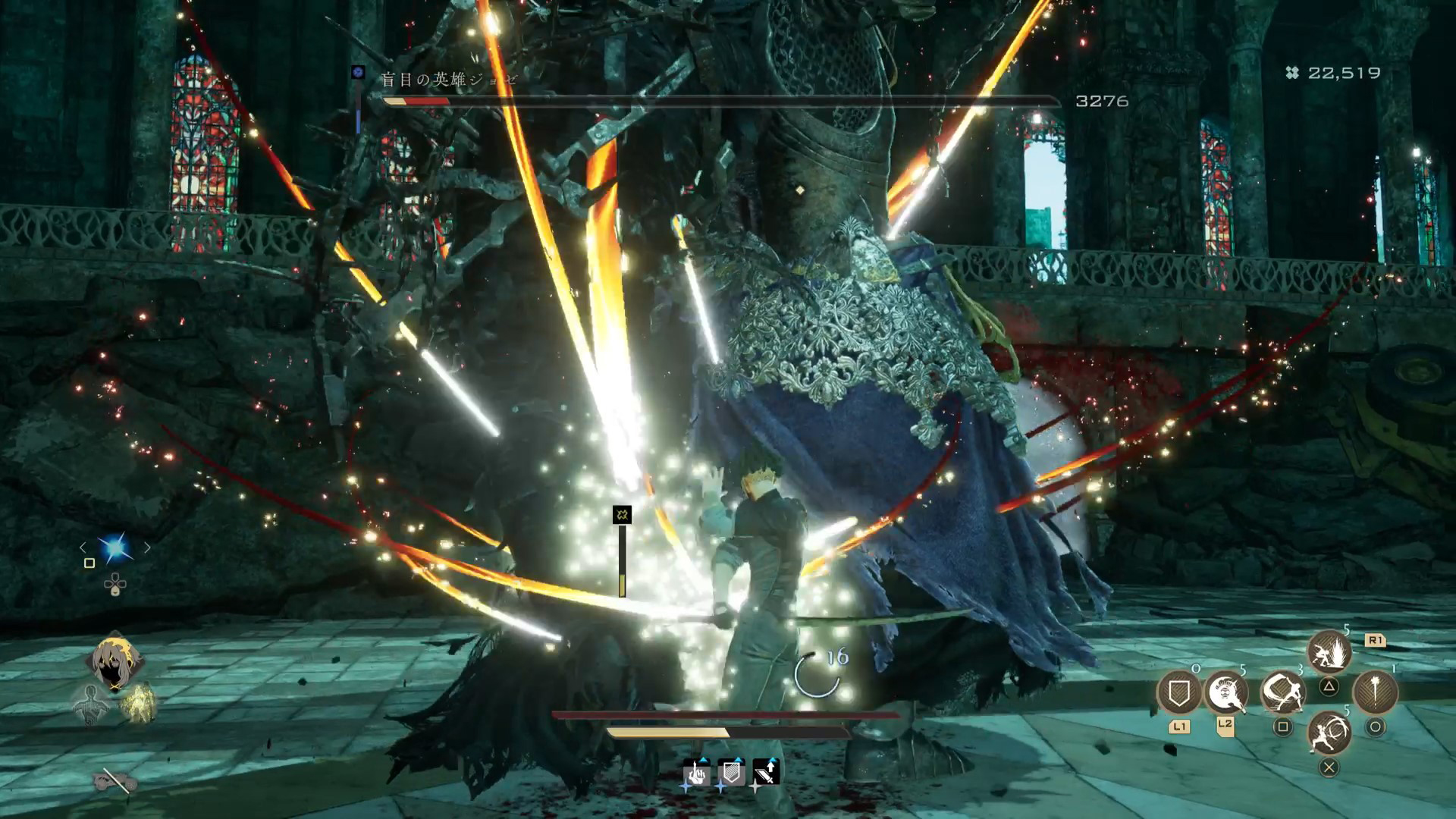Inspect the flaming hand buff icon
Image resolution: width=1456 pixels, height=819 pixels.
tap(696, 773)
